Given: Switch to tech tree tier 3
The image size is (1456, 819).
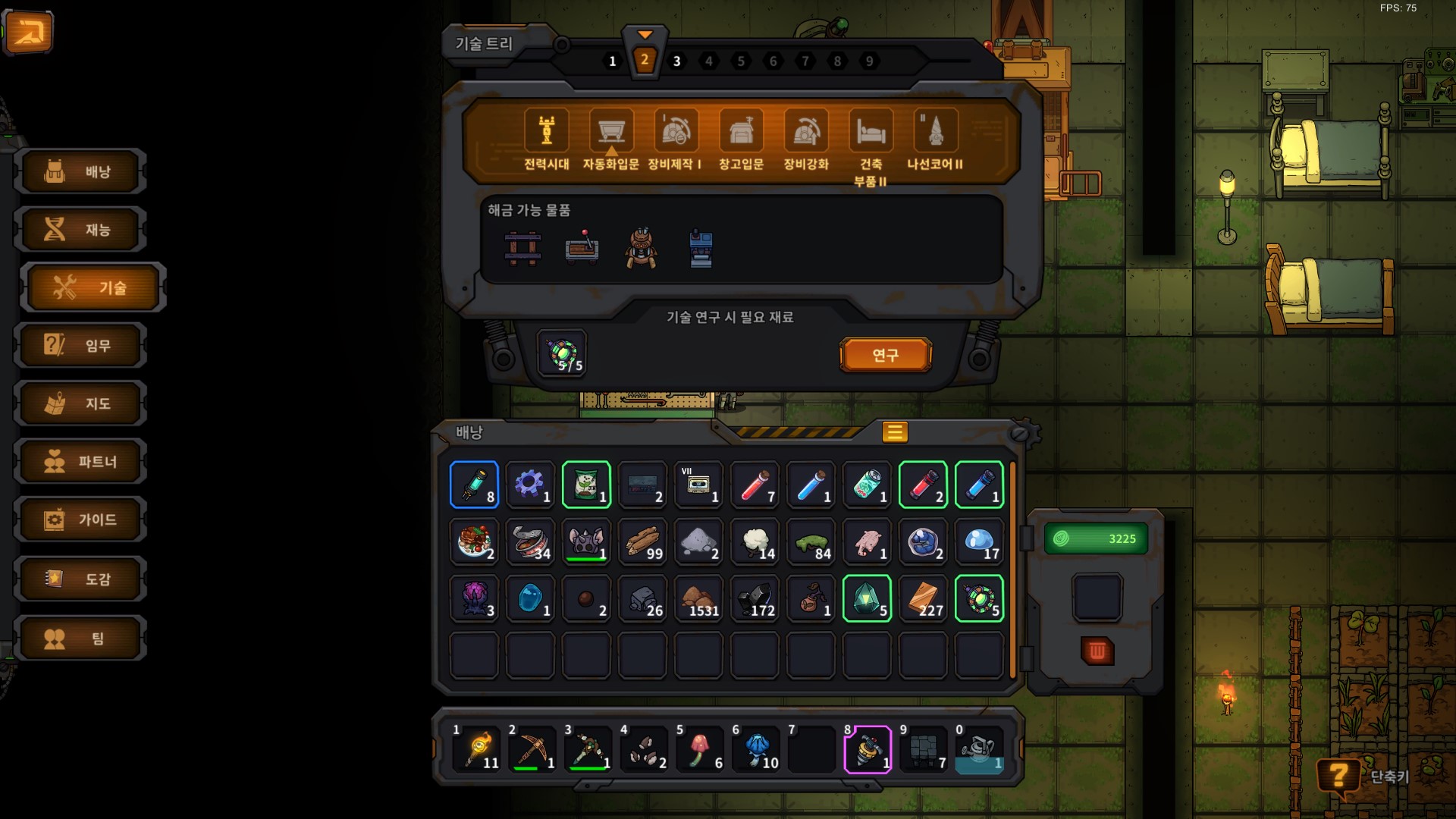Looking at the screenshot, I should tap(676, 61).
